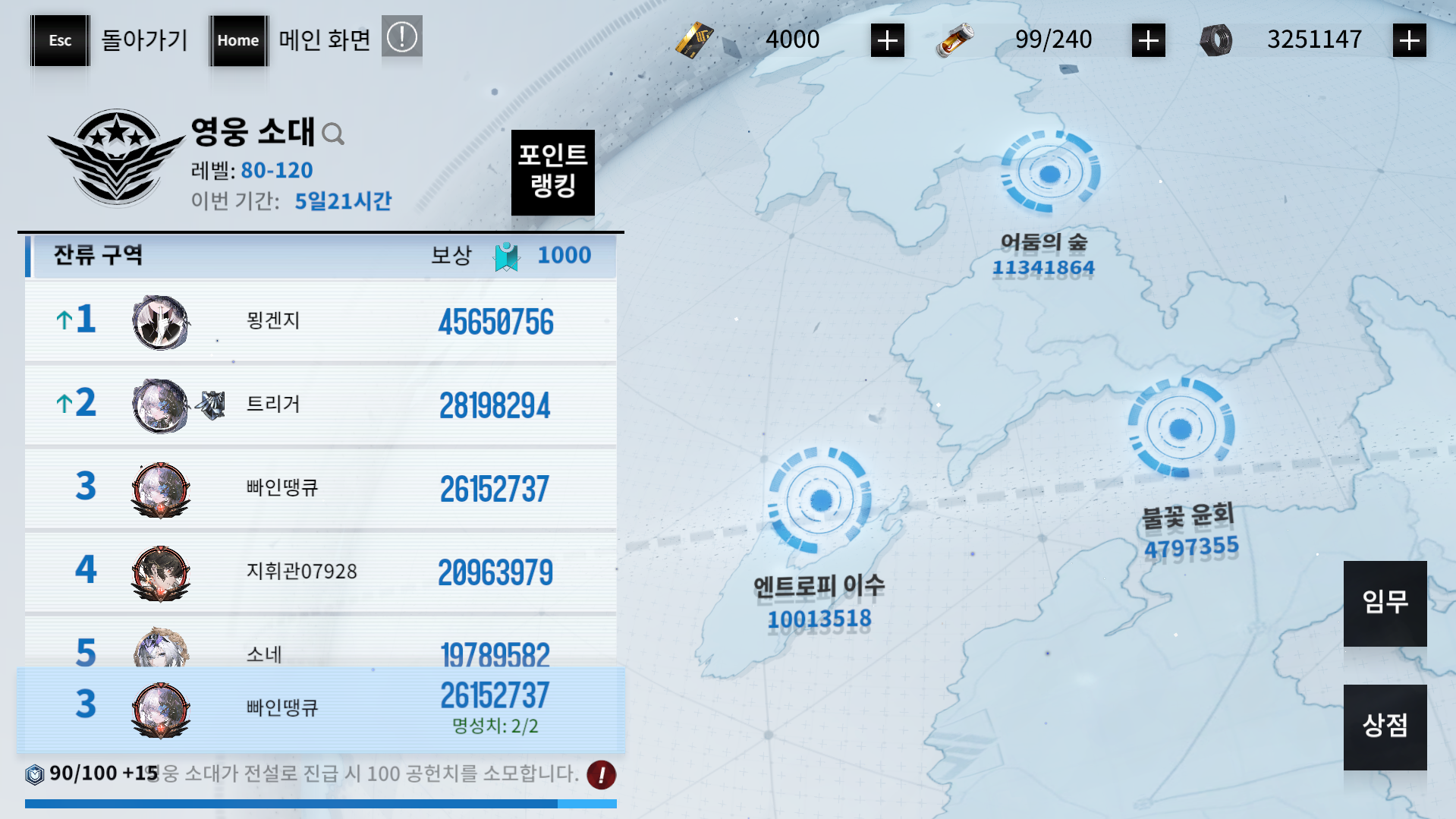Open the exclamation info icon by 메인 화면
This screenshot has height=819, width=1456.
pos(401,37)
